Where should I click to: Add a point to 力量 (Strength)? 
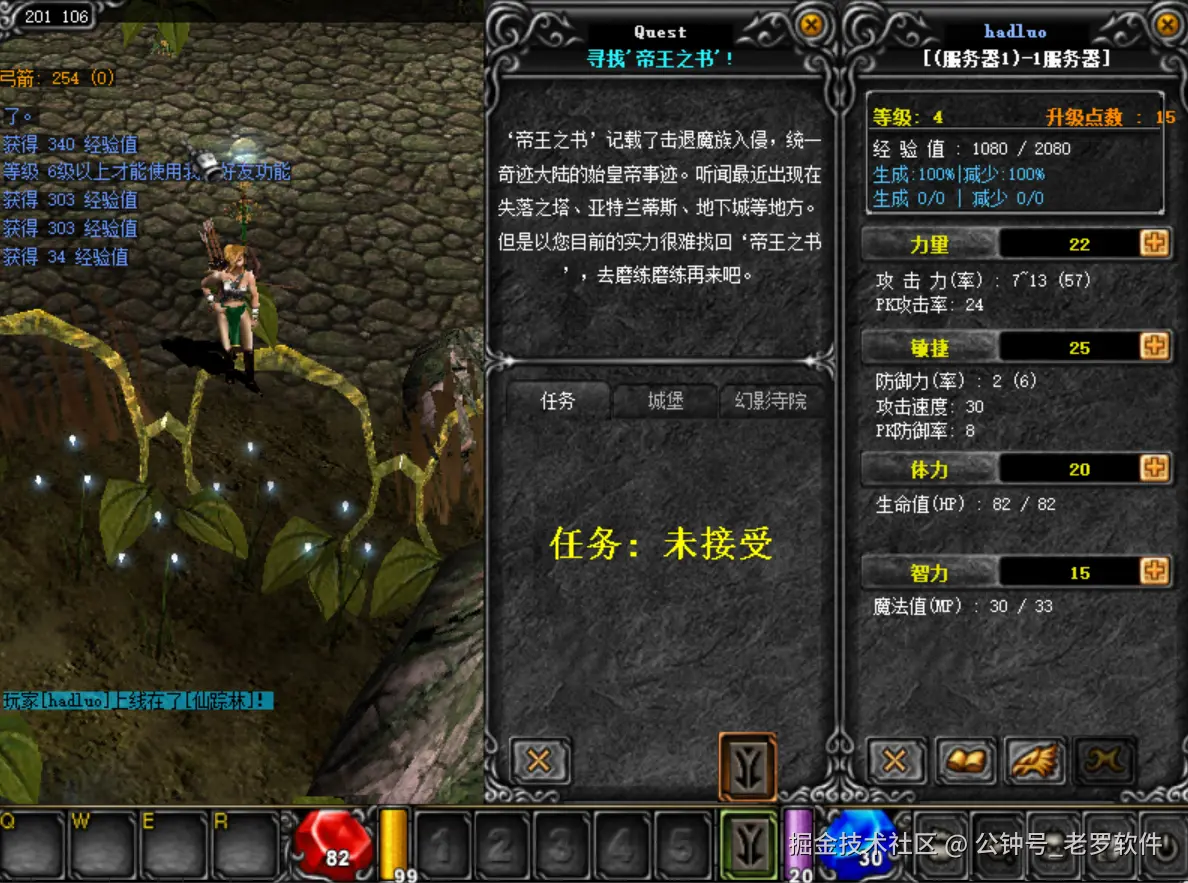(x=1154, y=243)
